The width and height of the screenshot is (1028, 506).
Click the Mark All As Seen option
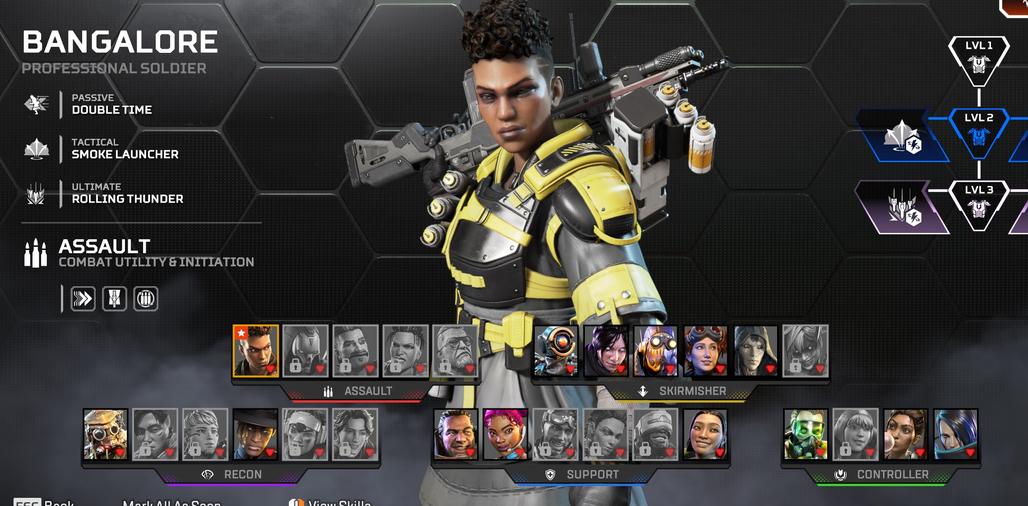tap(172, 503)
